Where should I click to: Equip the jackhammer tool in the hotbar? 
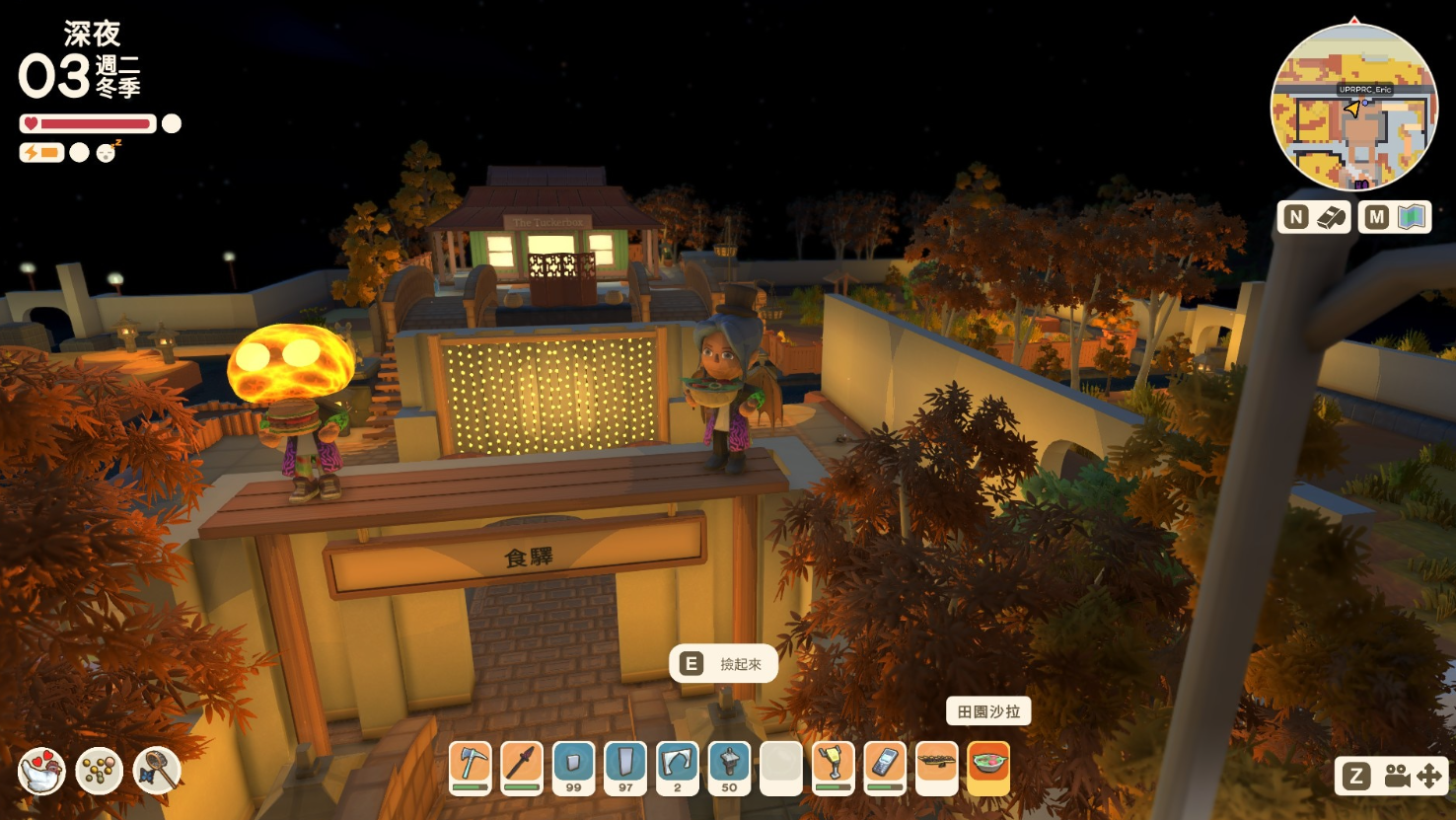pos(834,767)
